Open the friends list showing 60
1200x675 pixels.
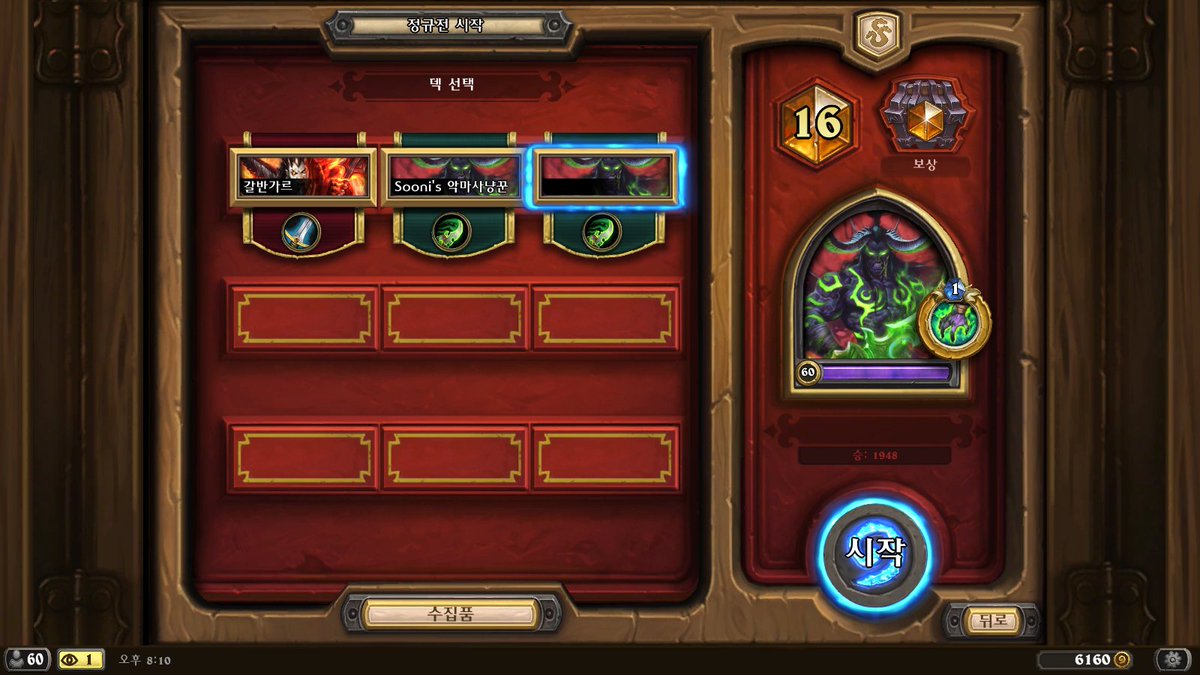tap(27, 659)
